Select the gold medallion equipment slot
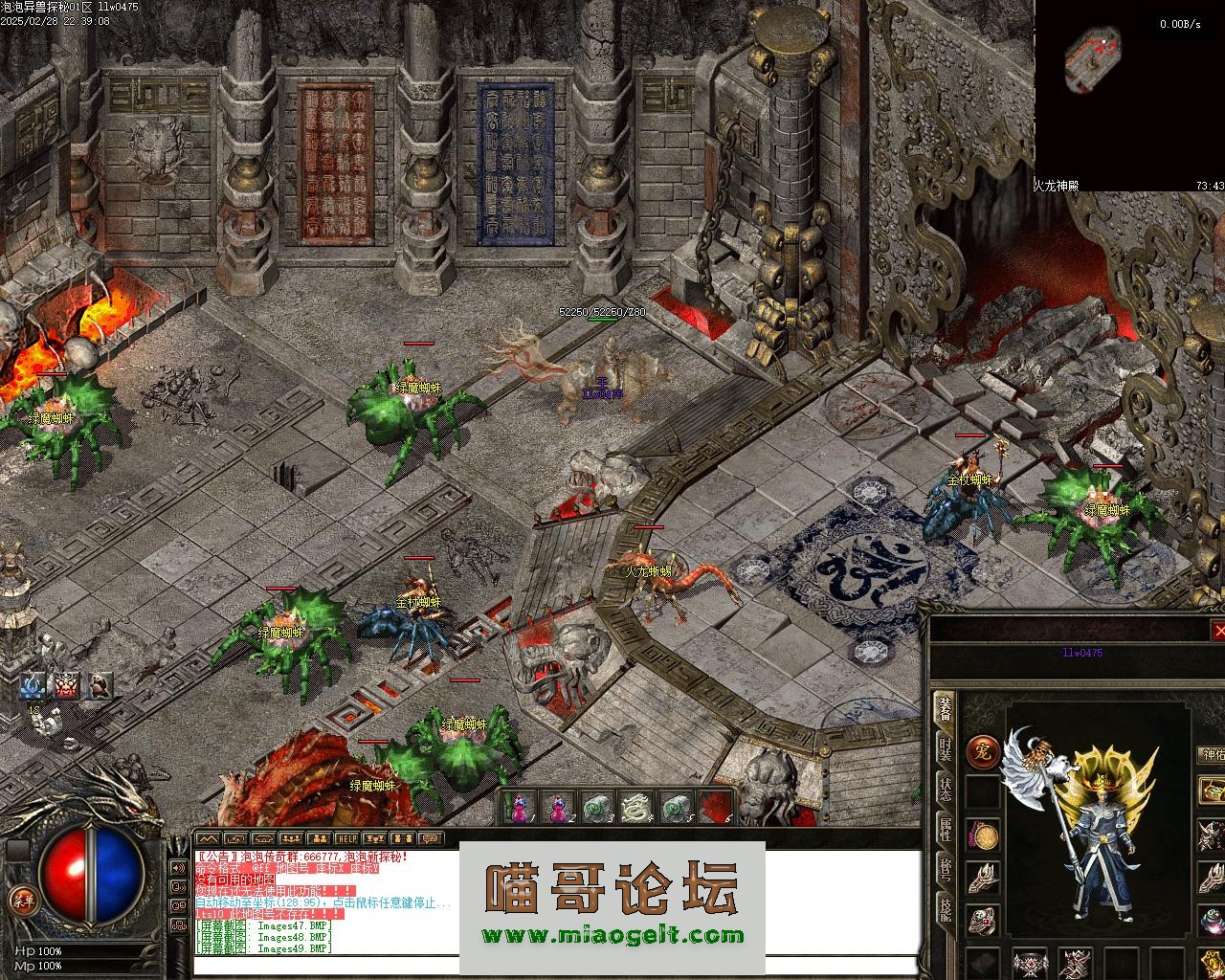 983,835
